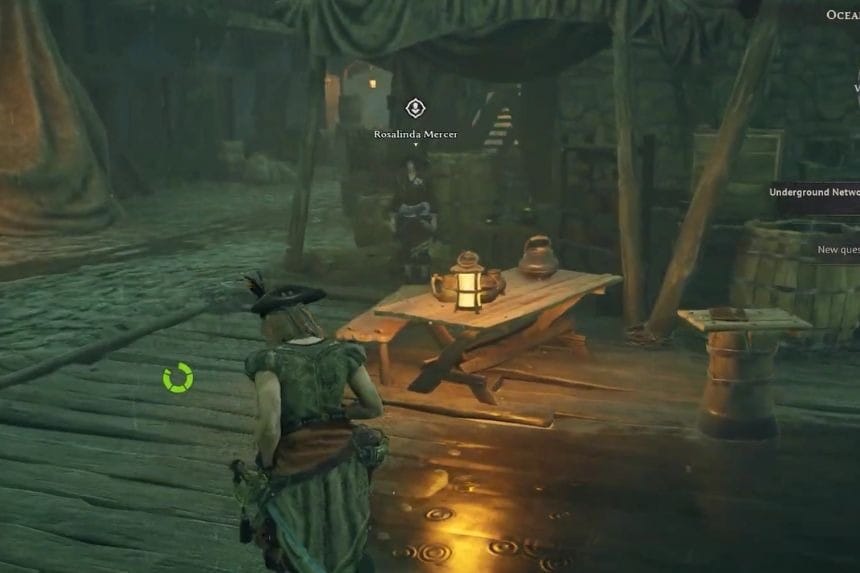
Task: Click the New quest notification banner
Action: point(836,250)
